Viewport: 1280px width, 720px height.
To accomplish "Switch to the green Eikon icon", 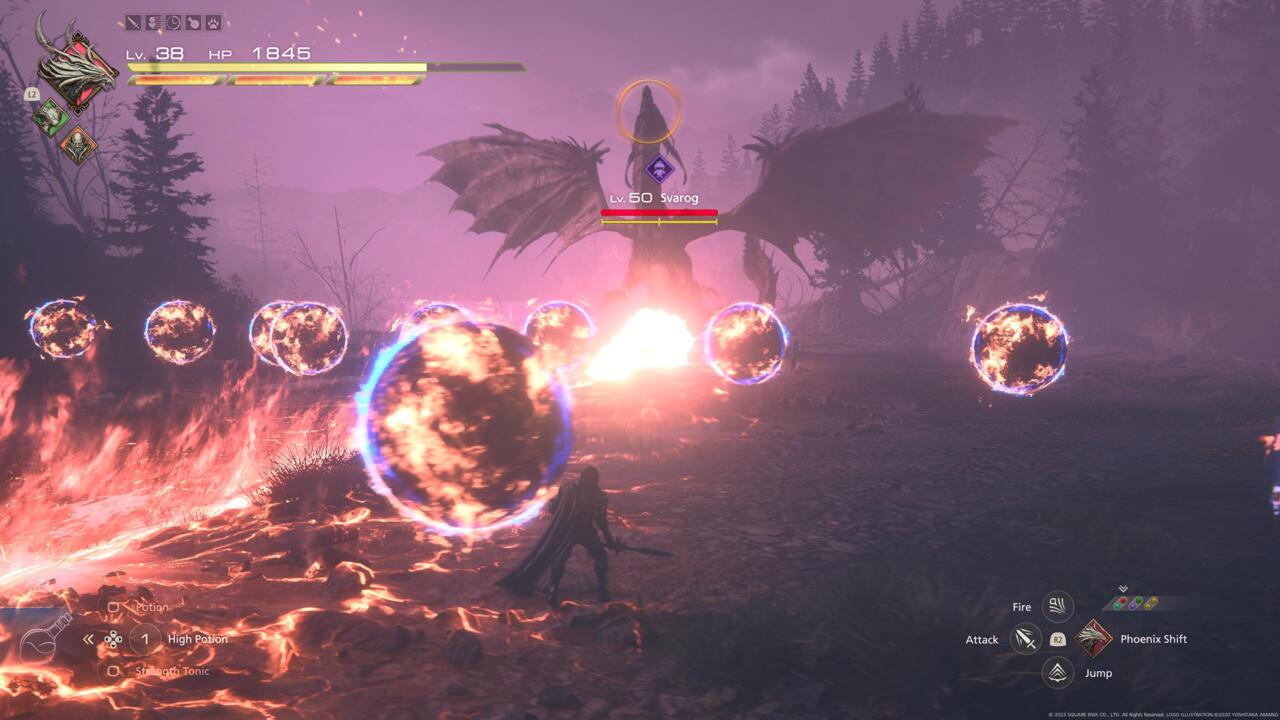I will click(x=49, y=117).
